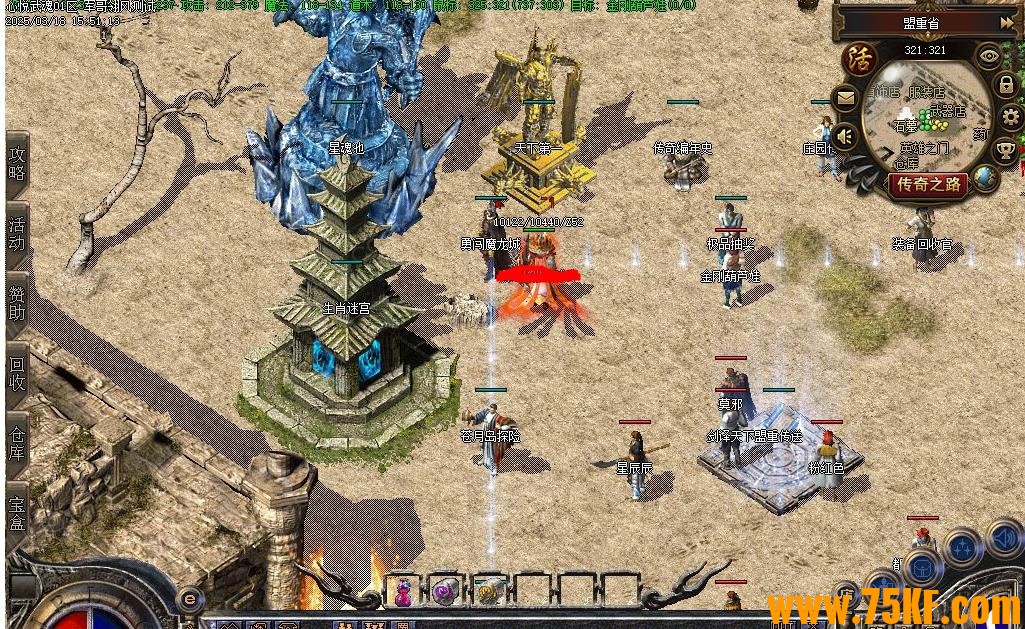Expand the 盟重省 map bar arrows

(1006, 21)
